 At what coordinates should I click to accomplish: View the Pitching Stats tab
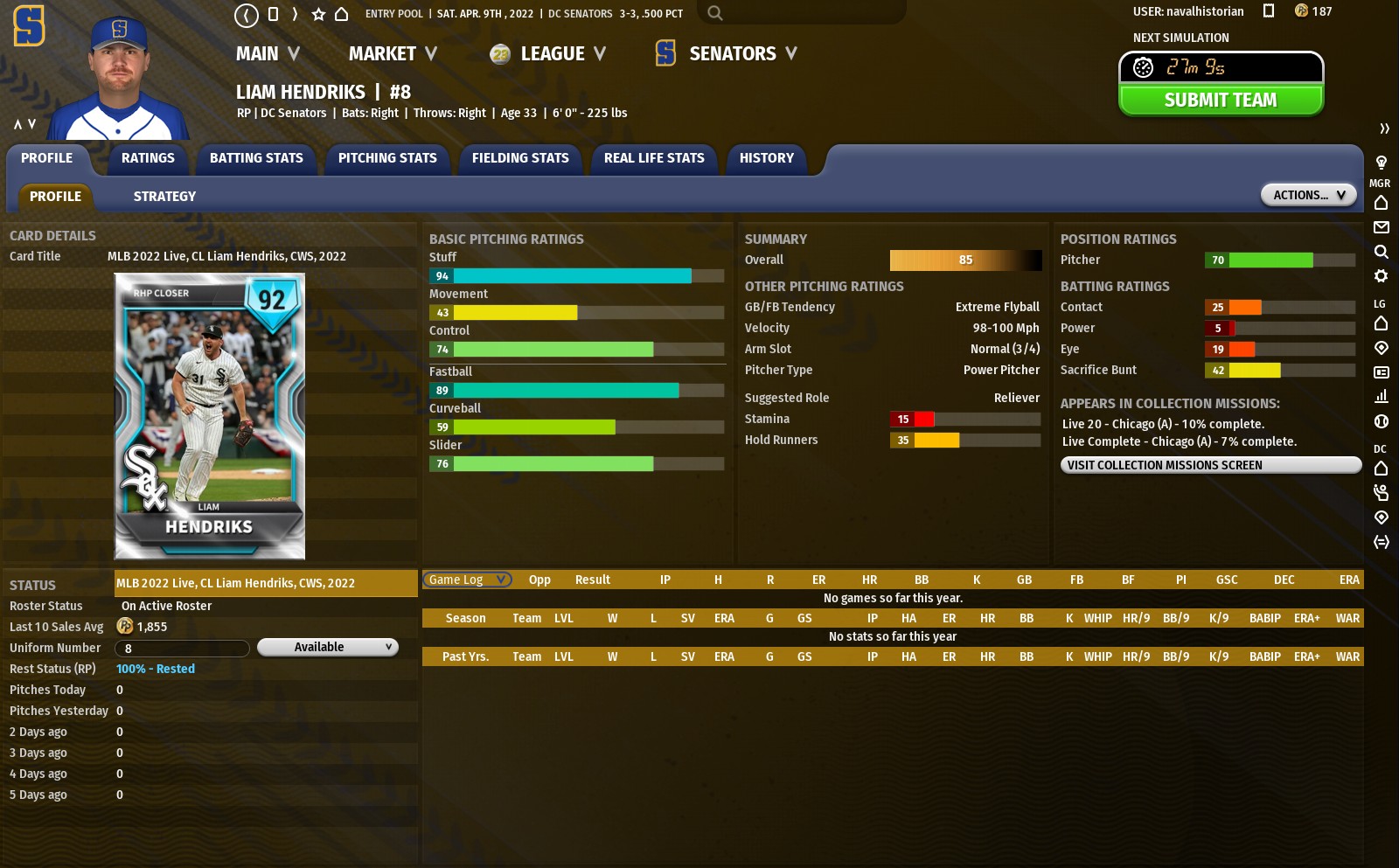tap(387, 158)
